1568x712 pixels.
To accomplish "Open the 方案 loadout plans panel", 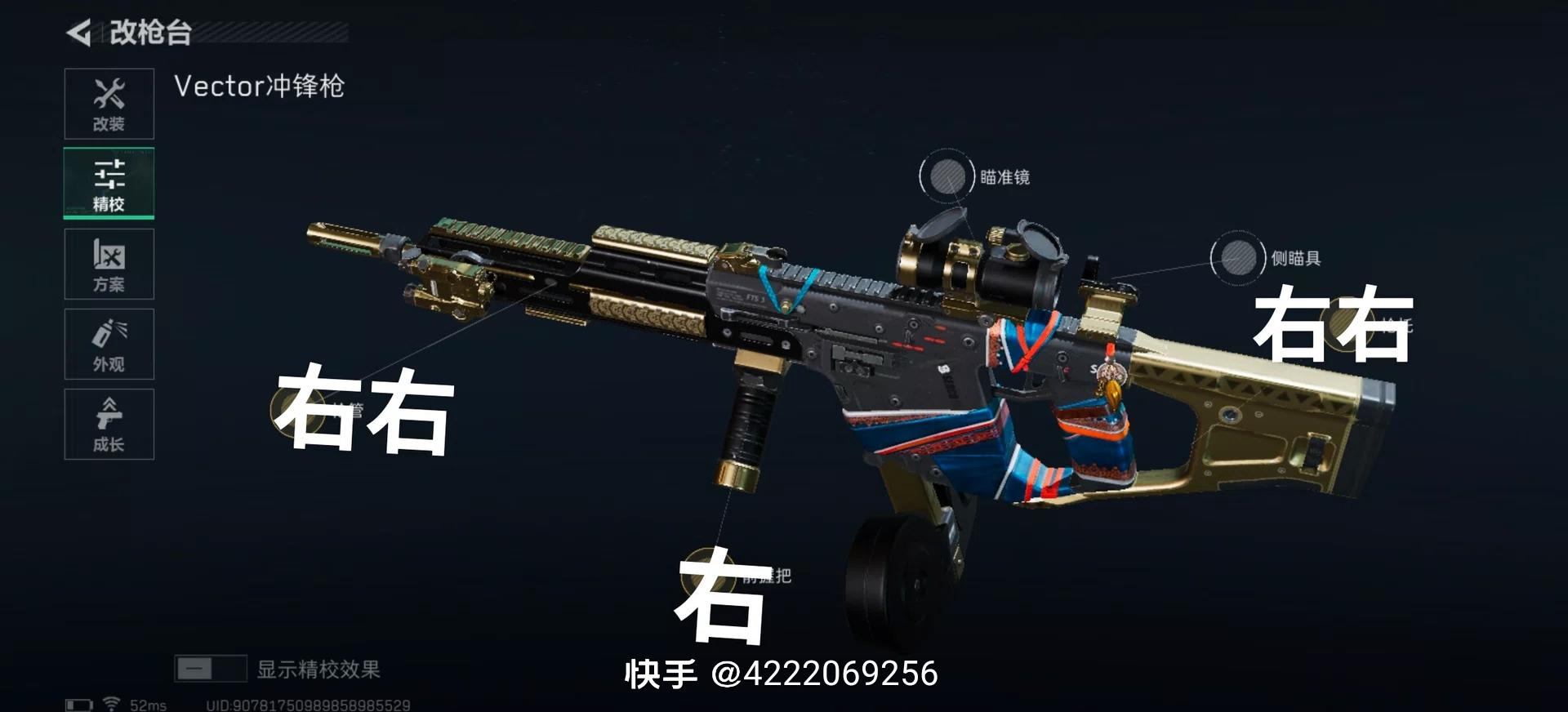I will (x=109, y=263).
